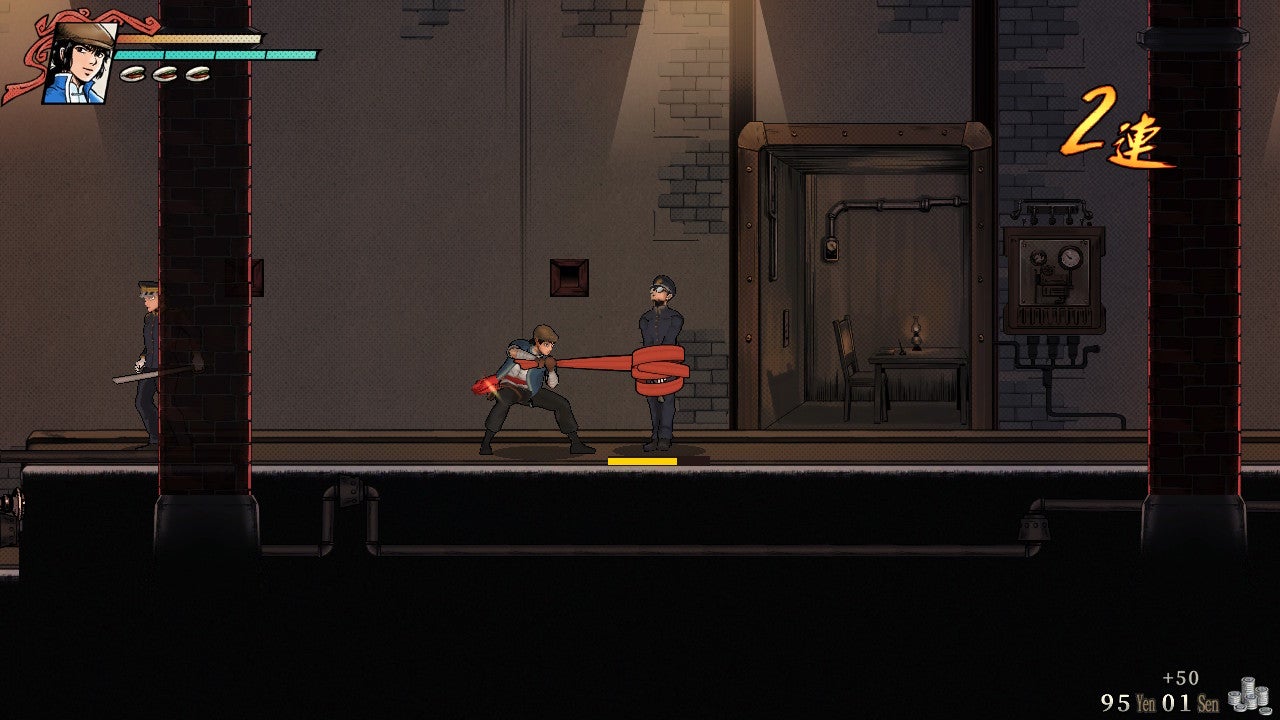
Task: Select the first sandwich item icon
Action: pos(131,72)
